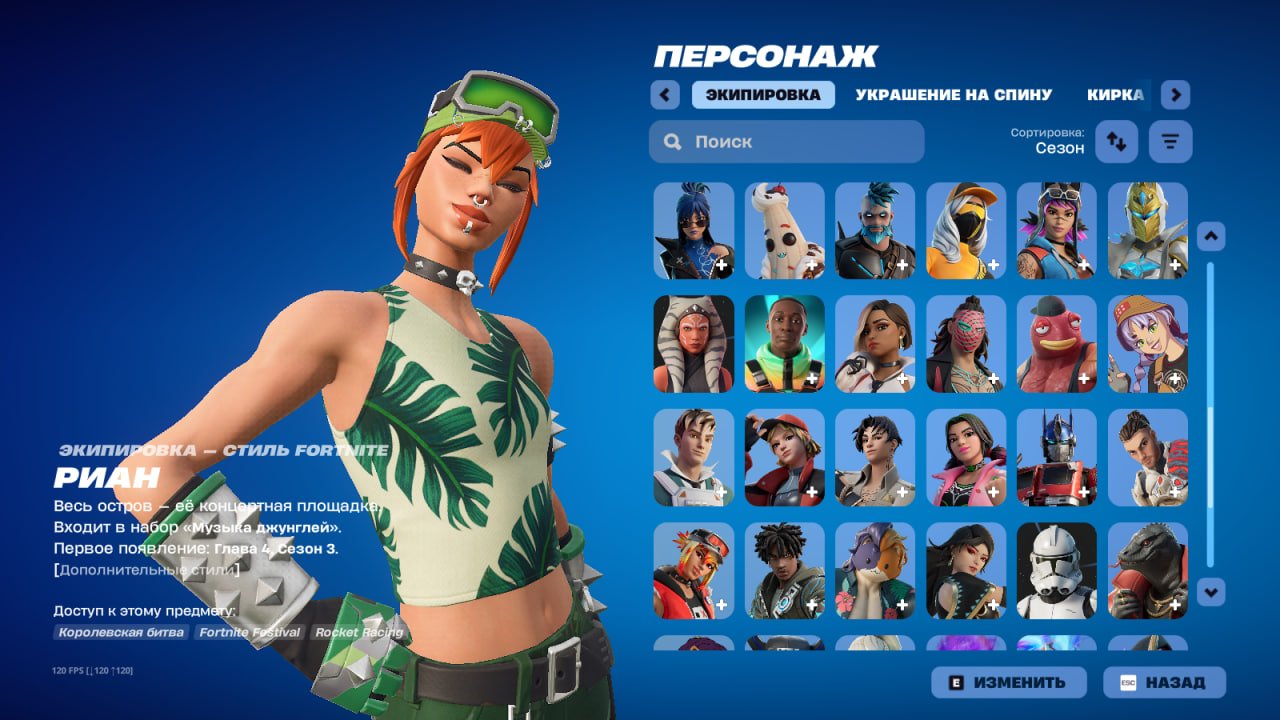Click the plus badge on the Optimus Prime outfit
The image size is (1280, 720).
coord(1084,493)
